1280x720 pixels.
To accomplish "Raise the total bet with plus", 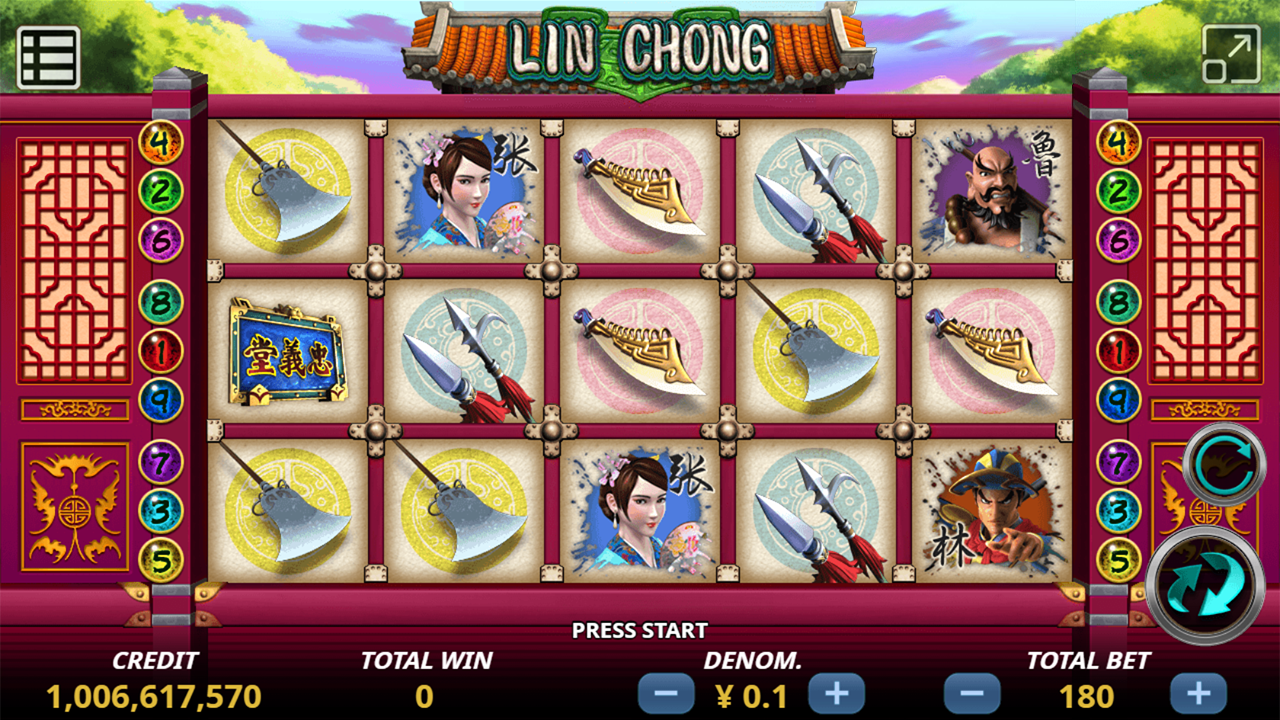I will click(x=1198, y=693).
